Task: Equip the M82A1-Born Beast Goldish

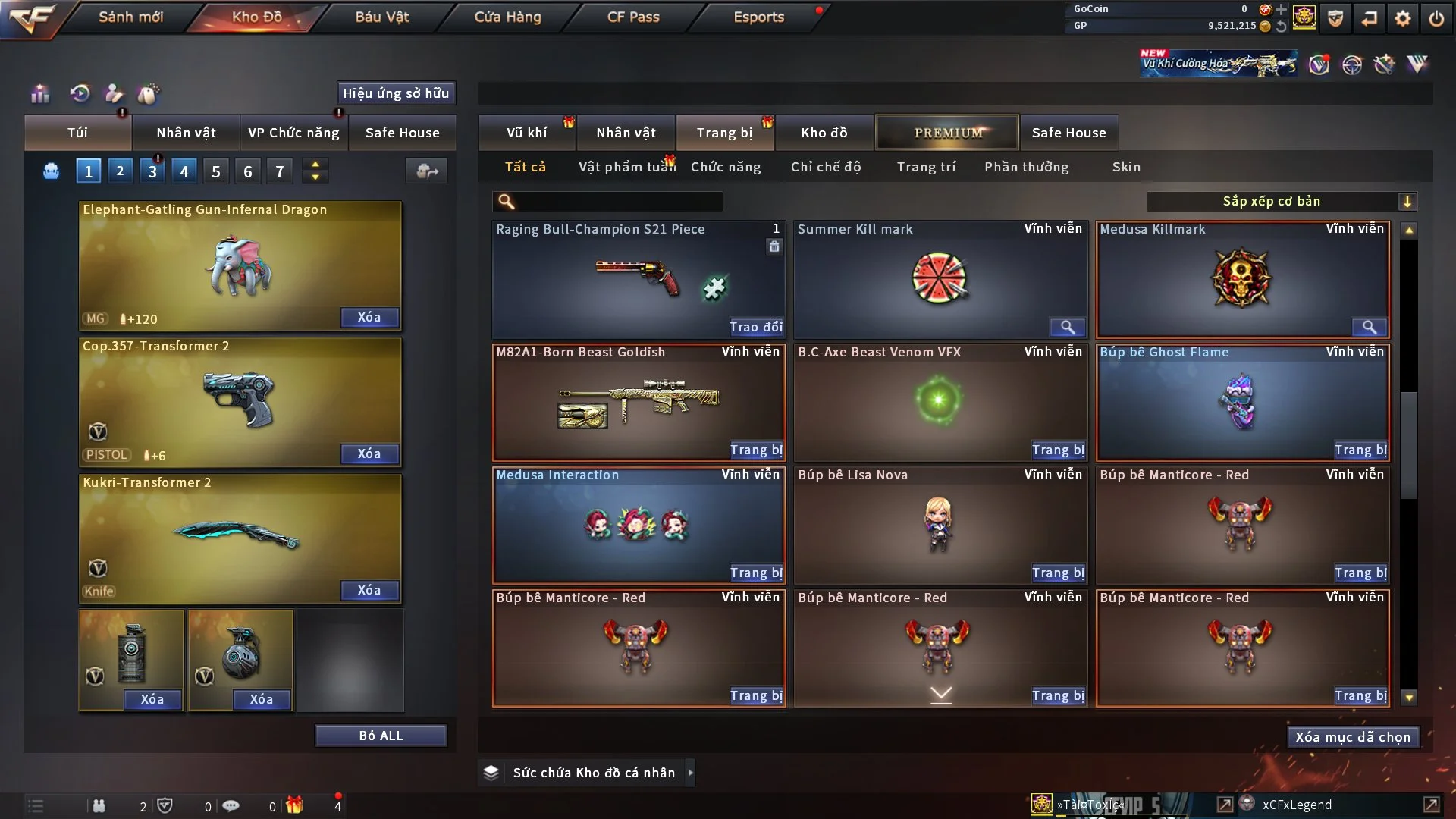Action: pos(755,450)
